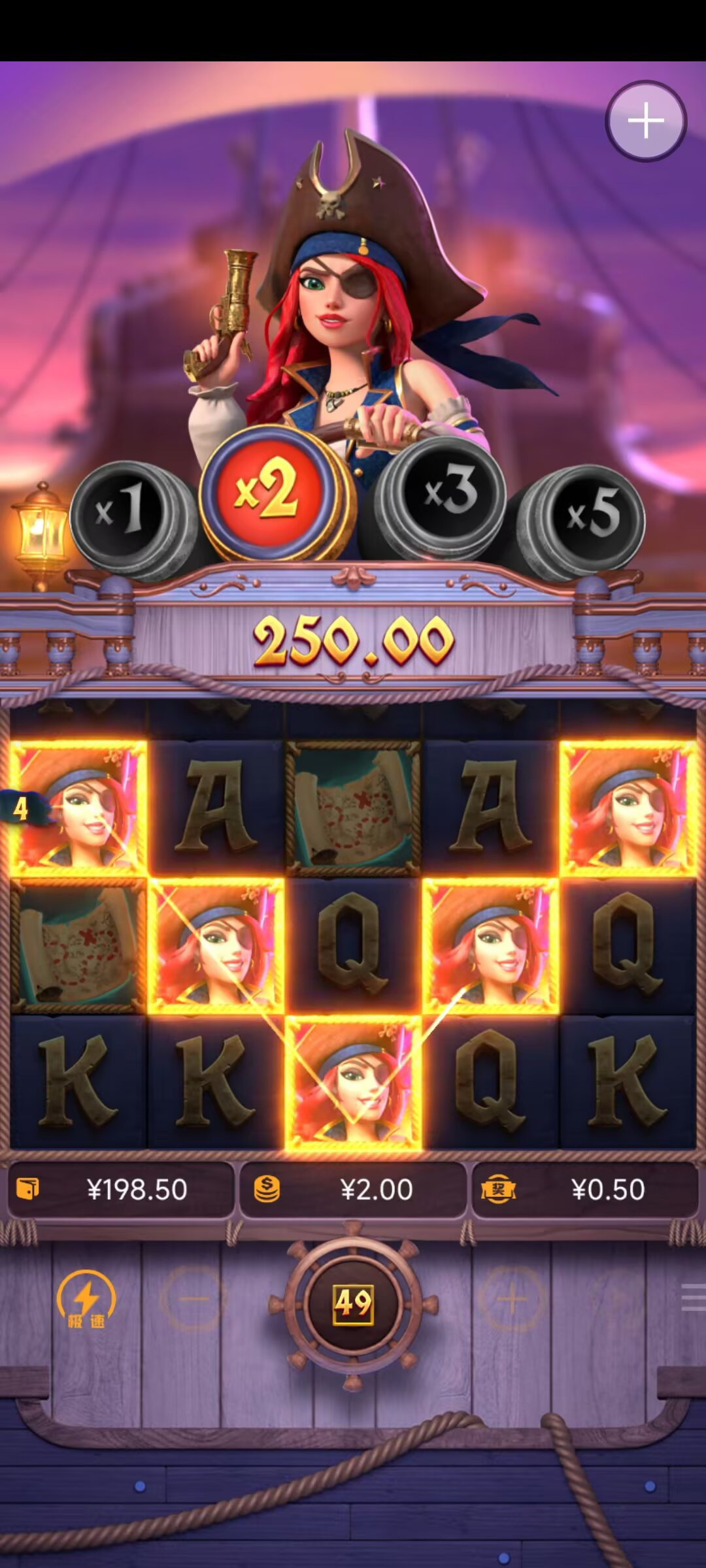
Task: Toggle the lightning bolt turbo spin mode
Action: pyautogui.click(x=86, y=1299)
